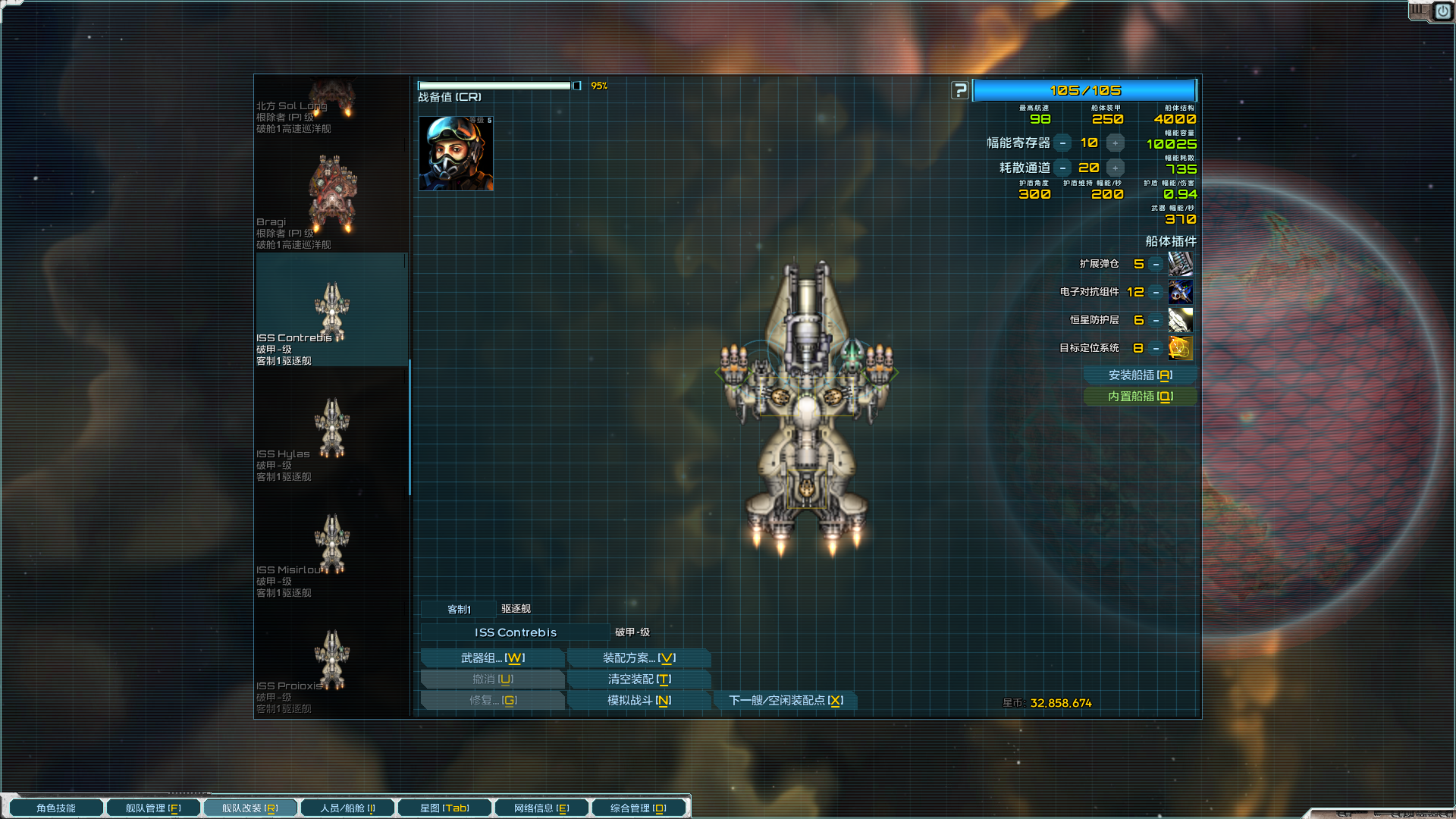The height and width of the screenshot is (819, 1456).
Task: Select the Bragi cruiser in fleet list
Action: pos(332,196)
